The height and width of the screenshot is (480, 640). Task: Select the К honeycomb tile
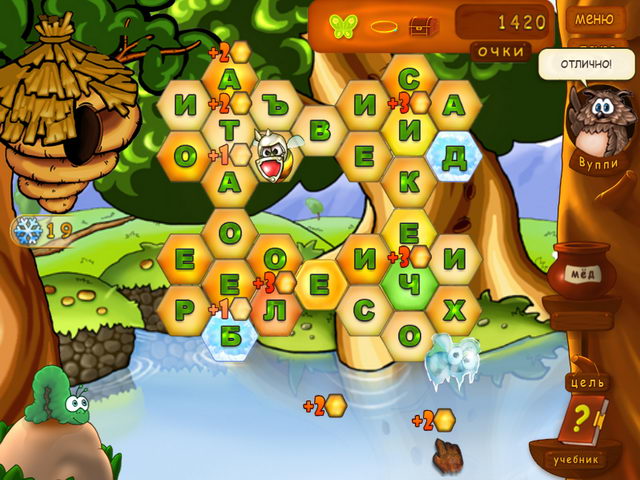[408, 181]
